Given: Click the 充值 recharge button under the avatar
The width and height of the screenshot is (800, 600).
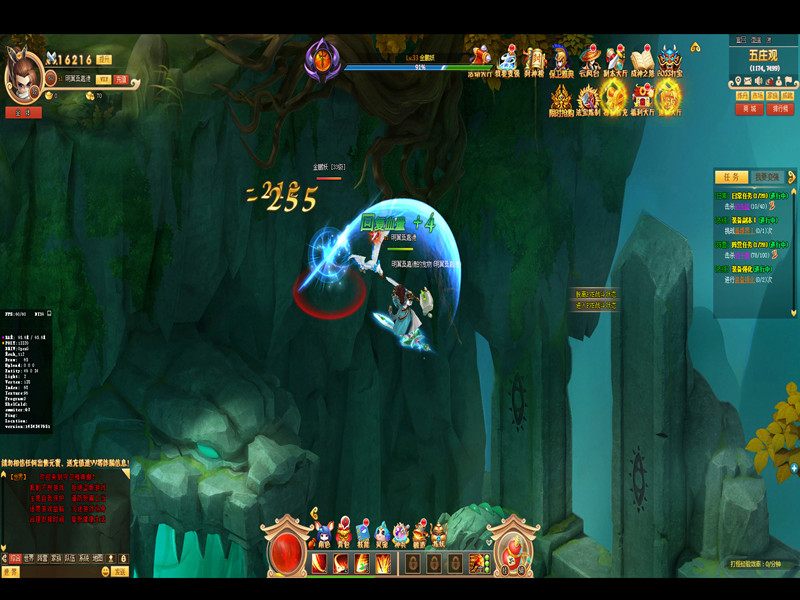Looking at the screenshot, I should pos(121,78).
